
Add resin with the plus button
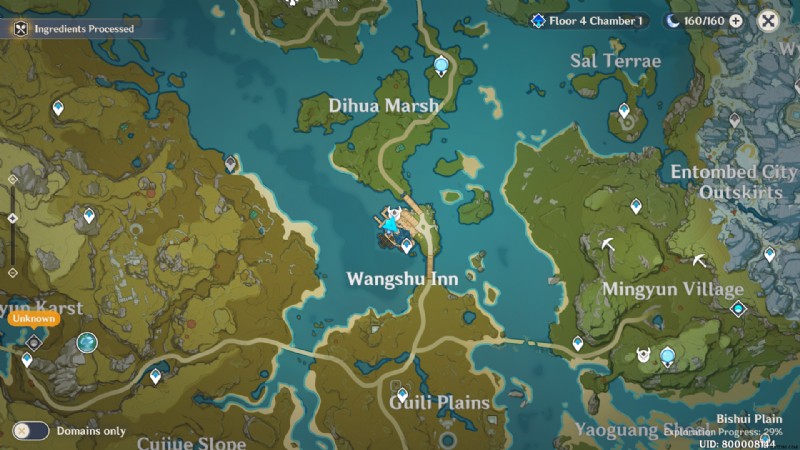(736, 21)
